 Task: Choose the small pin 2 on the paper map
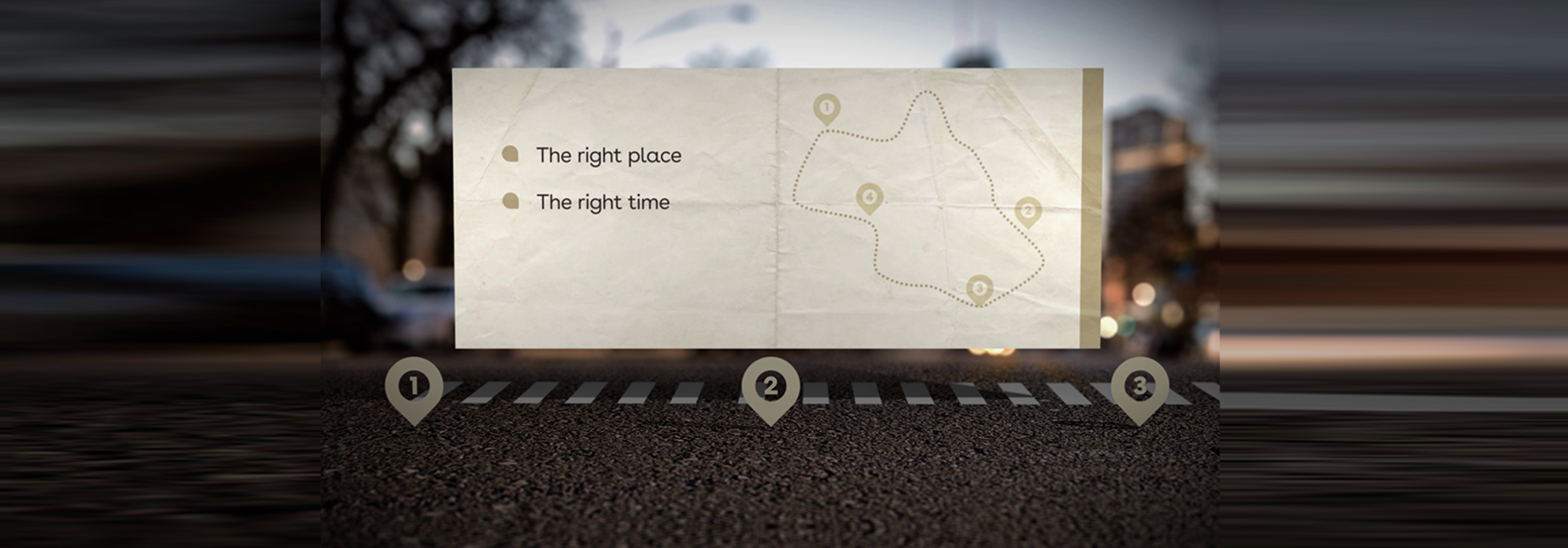point(1028,211)
